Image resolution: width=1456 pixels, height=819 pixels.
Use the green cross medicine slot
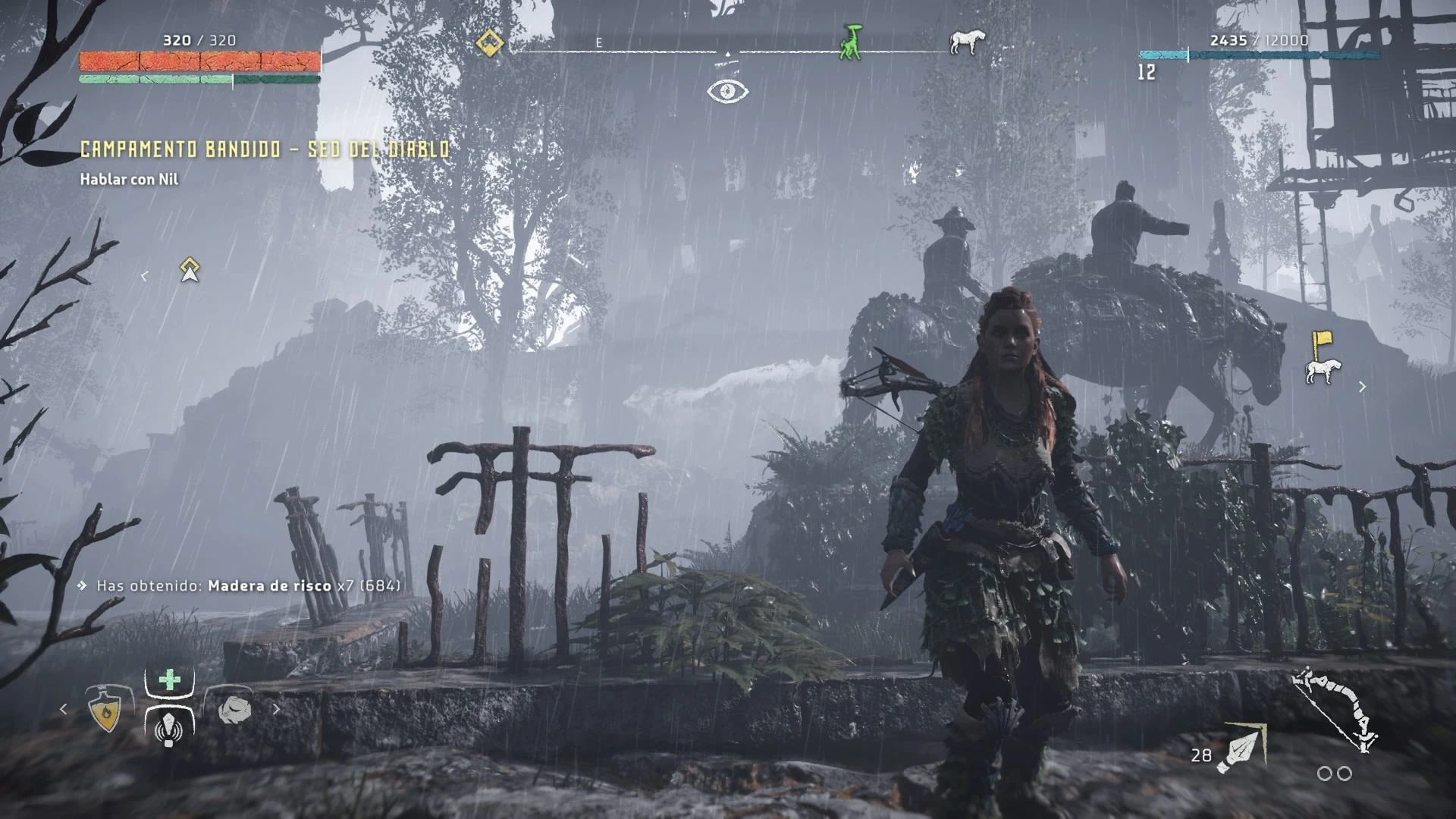tap(169, 679)
